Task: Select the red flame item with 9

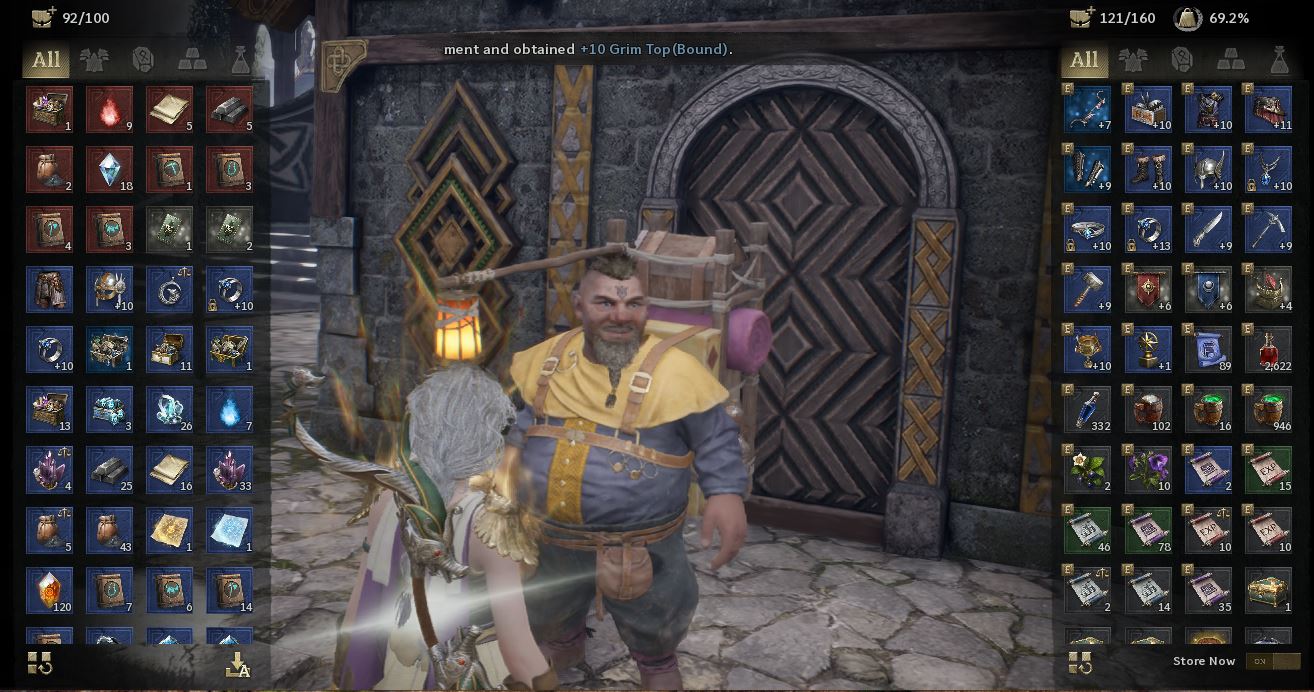Action: tap(109, 110)
